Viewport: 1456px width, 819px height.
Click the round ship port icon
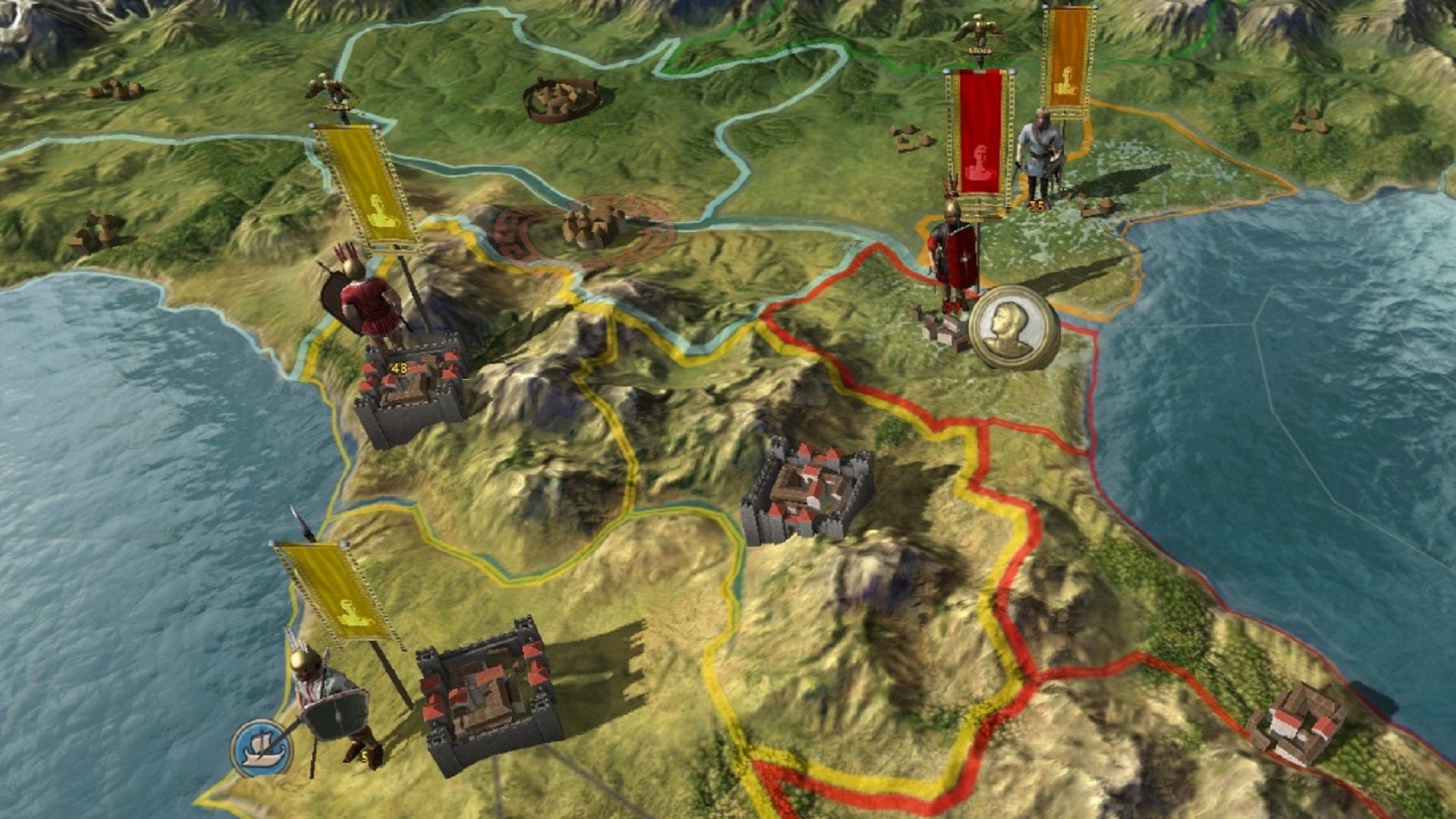[x=262, y=748]
